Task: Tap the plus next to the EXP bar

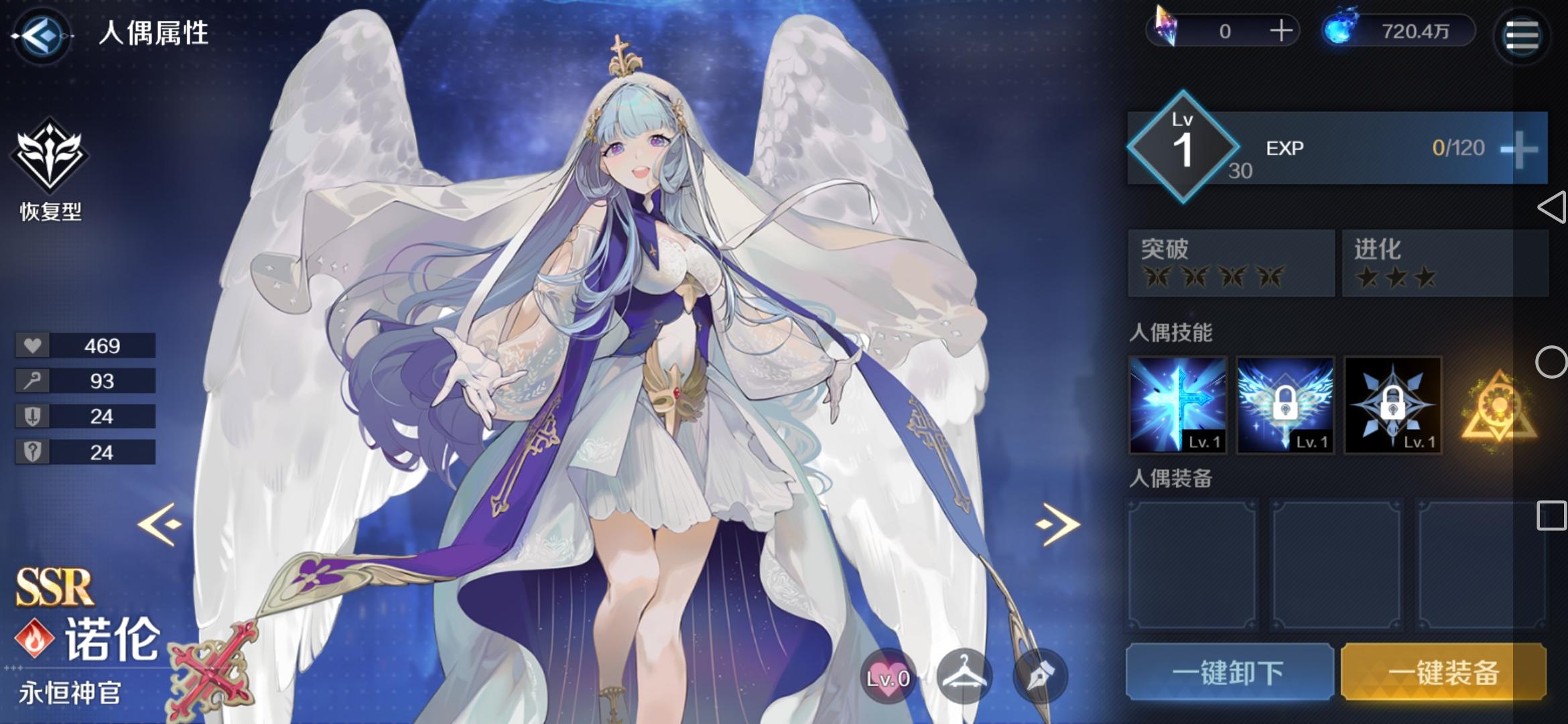Action: point(1520,149)
